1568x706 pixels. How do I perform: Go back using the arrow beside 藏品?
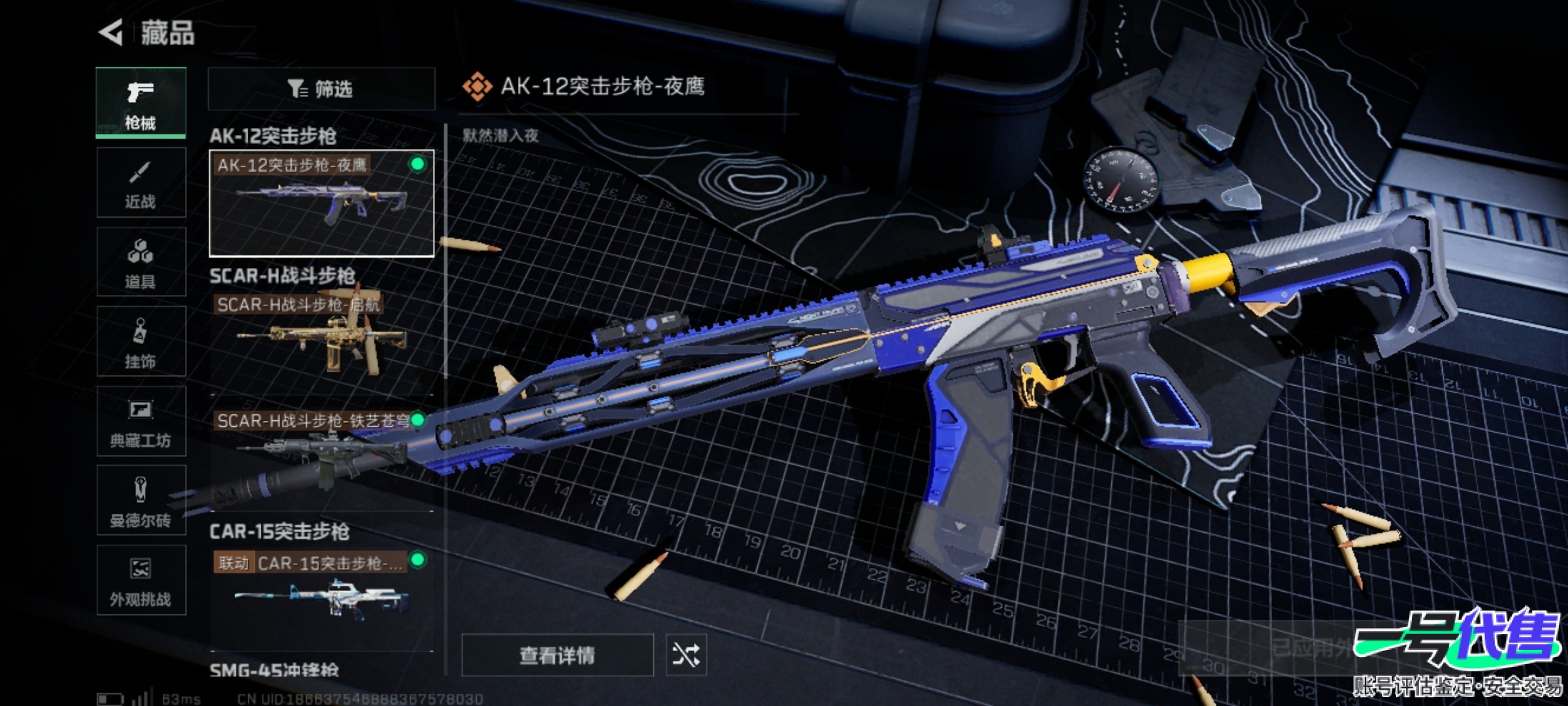point(111,33)
